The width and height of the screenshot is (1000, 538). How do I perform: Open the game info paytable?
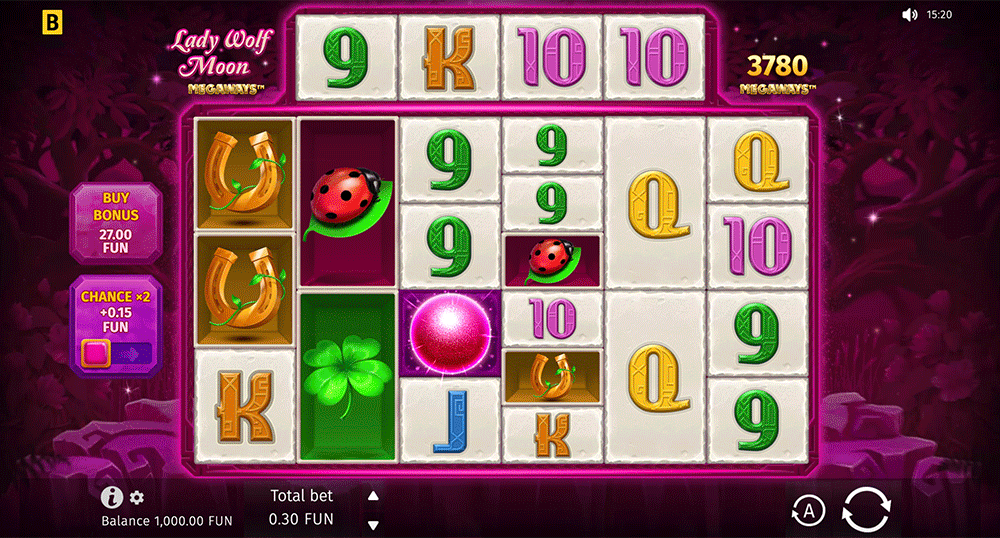112,497
